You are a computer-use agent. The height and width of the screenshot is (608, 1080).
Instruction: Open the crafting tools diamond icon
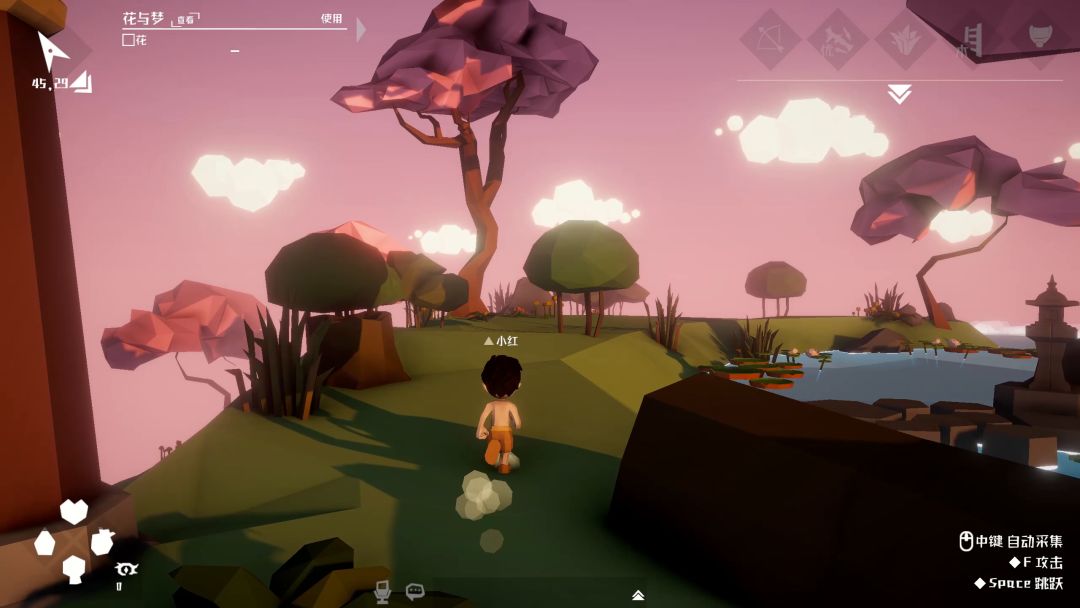(x=837, y=40)
